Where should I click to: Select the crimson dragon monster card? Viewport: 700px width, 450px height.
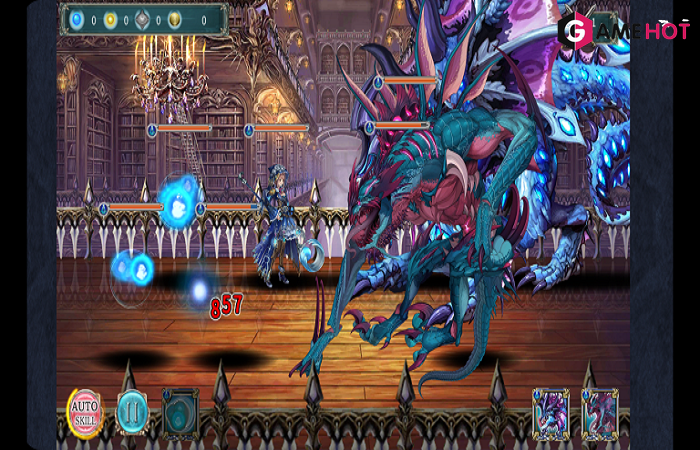[x=600, y=413]
